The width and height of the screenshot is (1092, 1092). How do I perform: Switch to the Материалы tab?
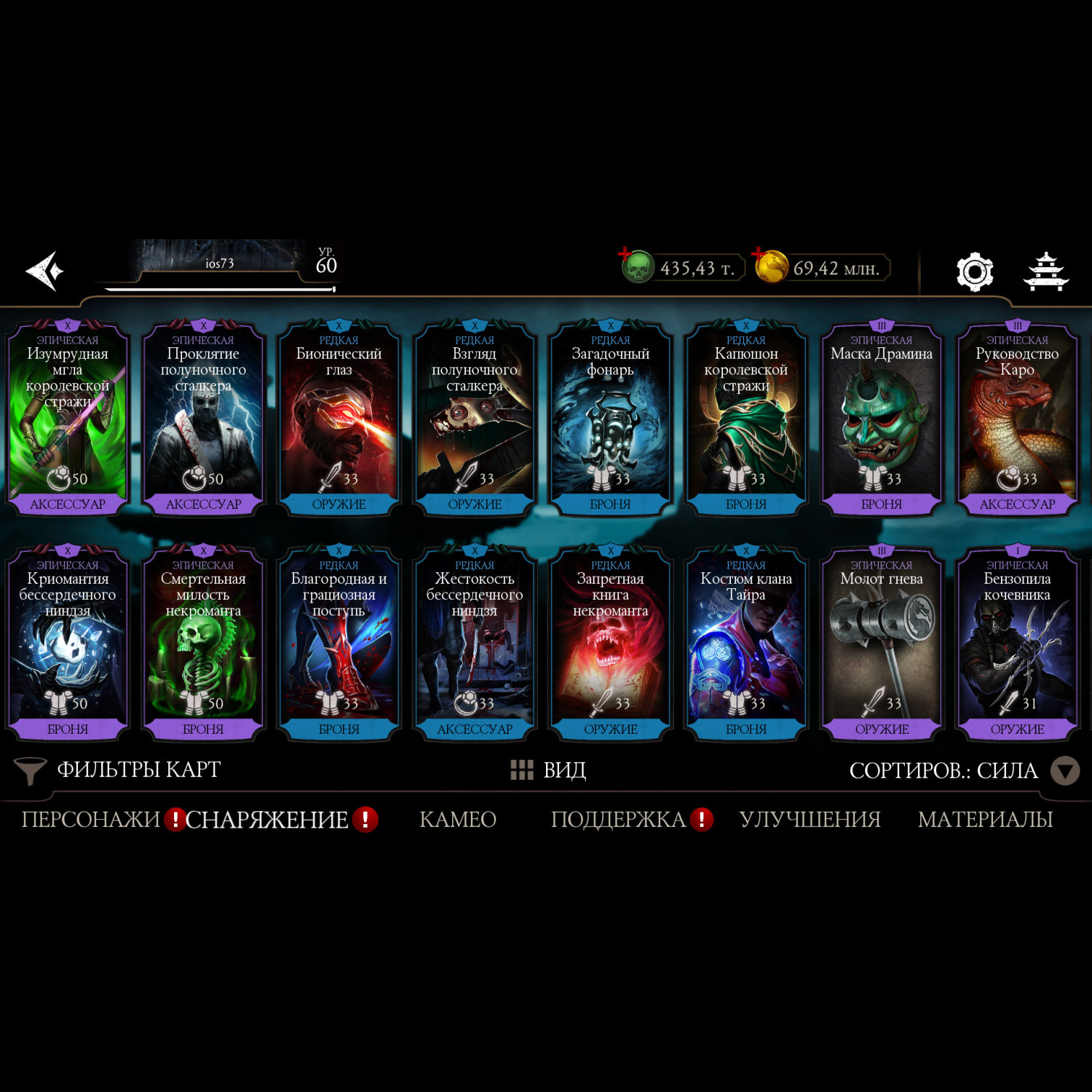(x=985, y=820)
